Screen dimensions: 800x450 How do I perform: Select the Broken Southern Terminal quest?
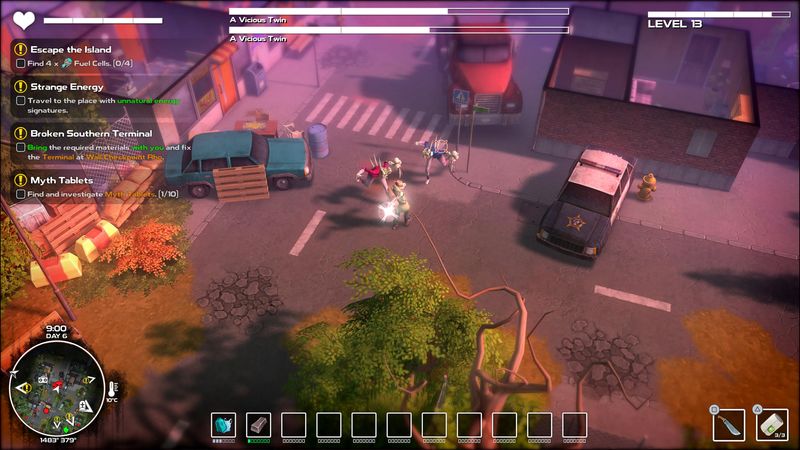pos(90,133)
